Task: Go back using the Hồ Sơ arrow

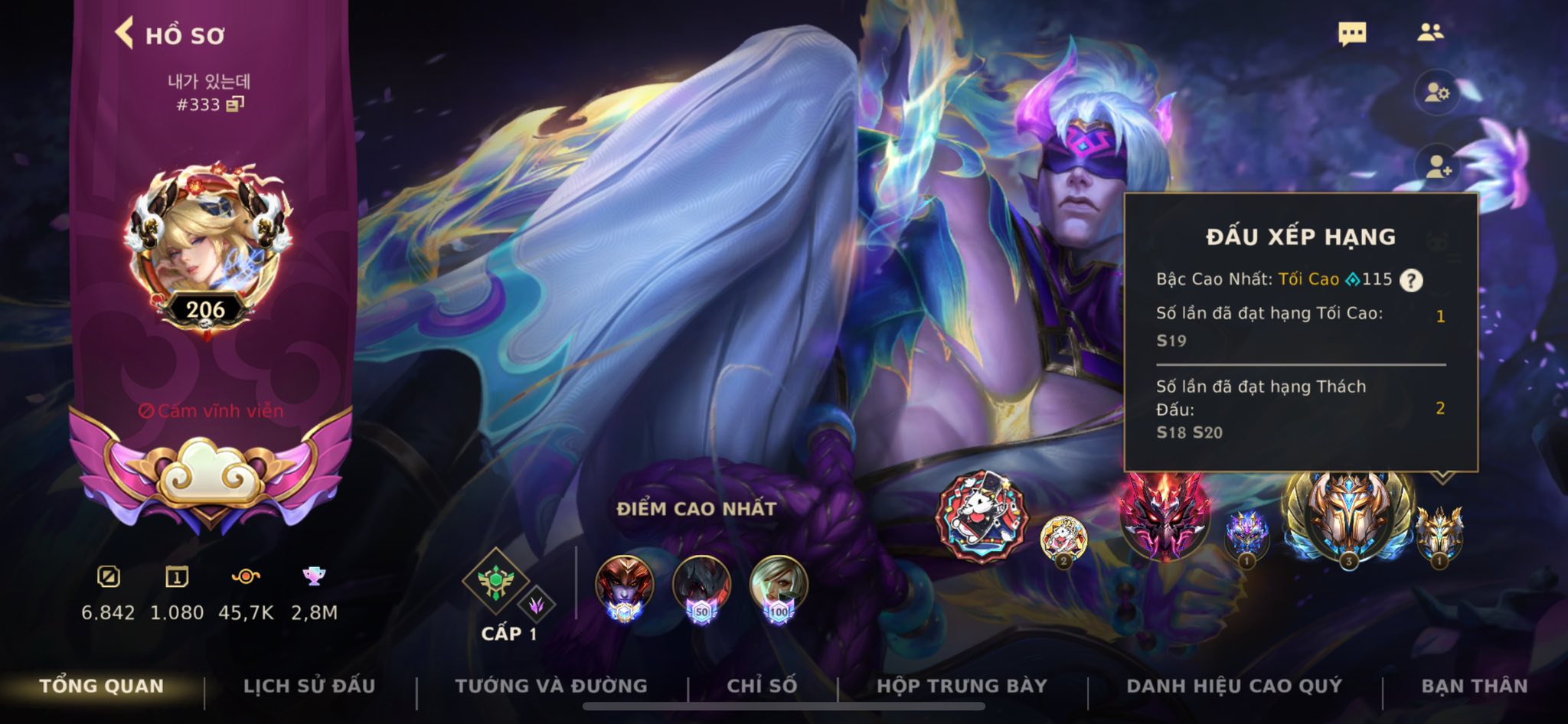Action: [x=125, y=34]
